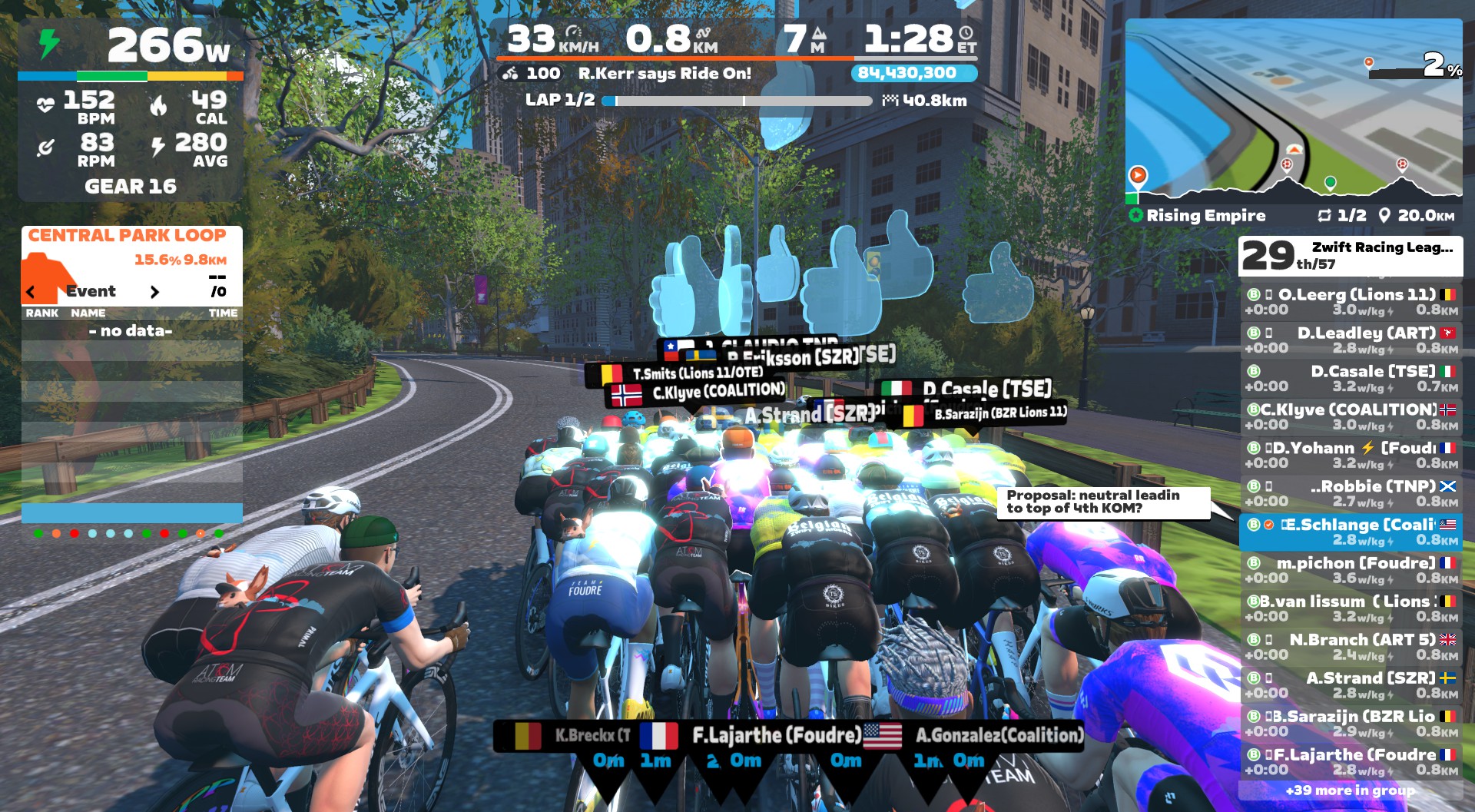Choose B.van lissum from the rider list
This screenshot has height=812, width=1475.
1351,609
